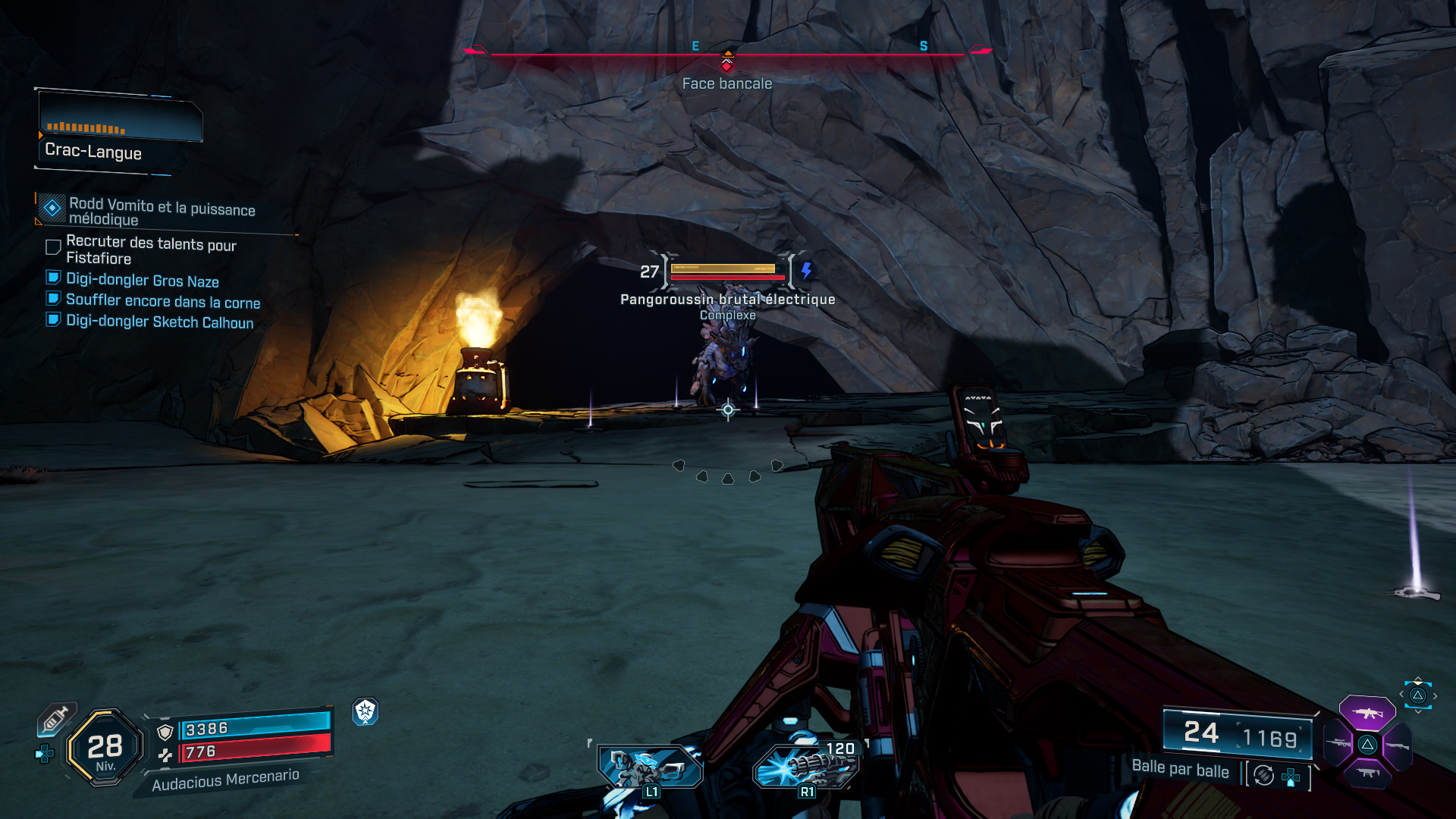Select the Souffler encore dans la corne objective
Image resolution: width=1456 pixels, height=819 pixels.
(162, 301)
